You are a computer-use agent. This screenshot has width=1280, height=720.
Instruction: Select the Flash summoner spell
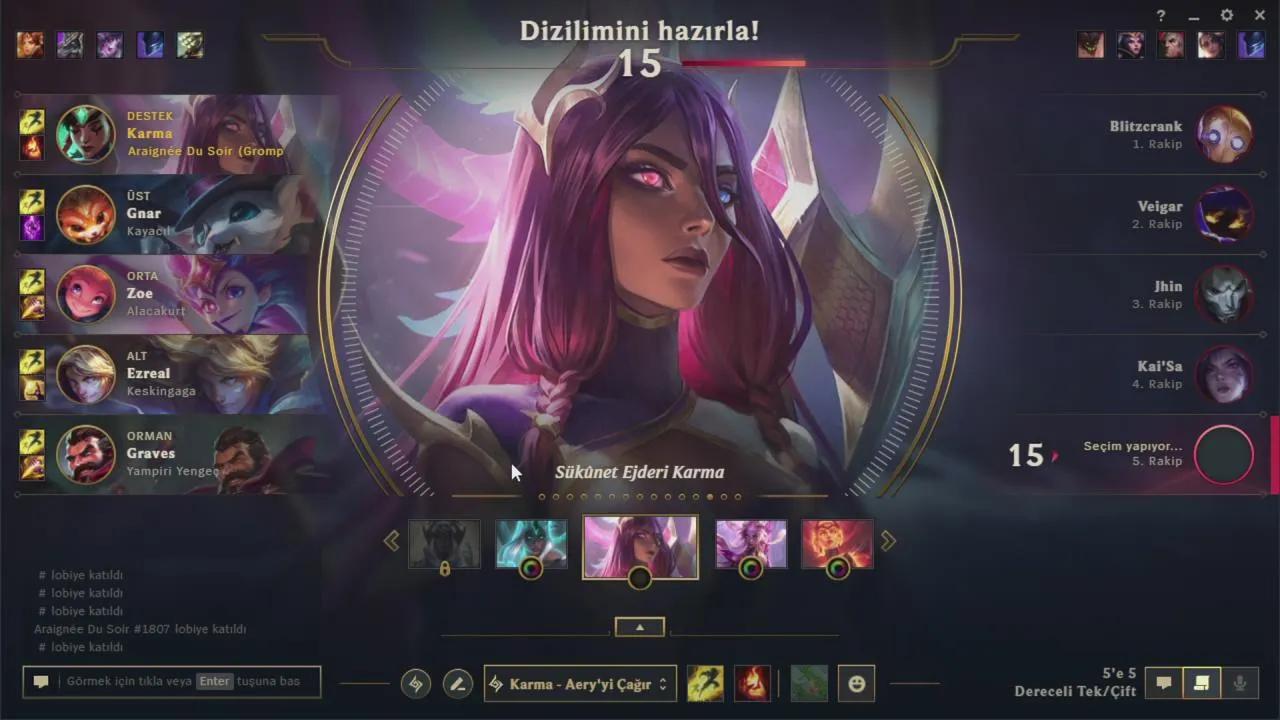coord(705,684)
